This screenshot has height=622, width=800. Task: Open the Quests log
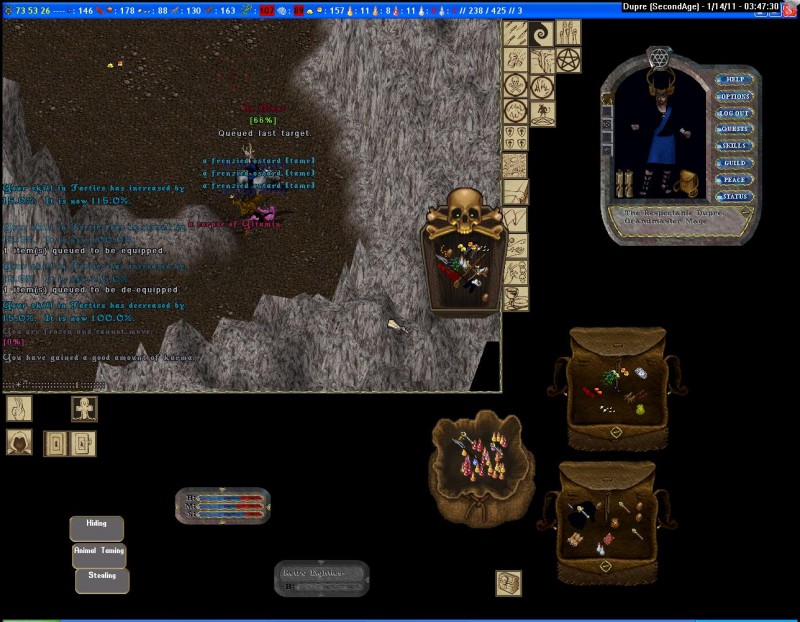(x=734, y=129)
